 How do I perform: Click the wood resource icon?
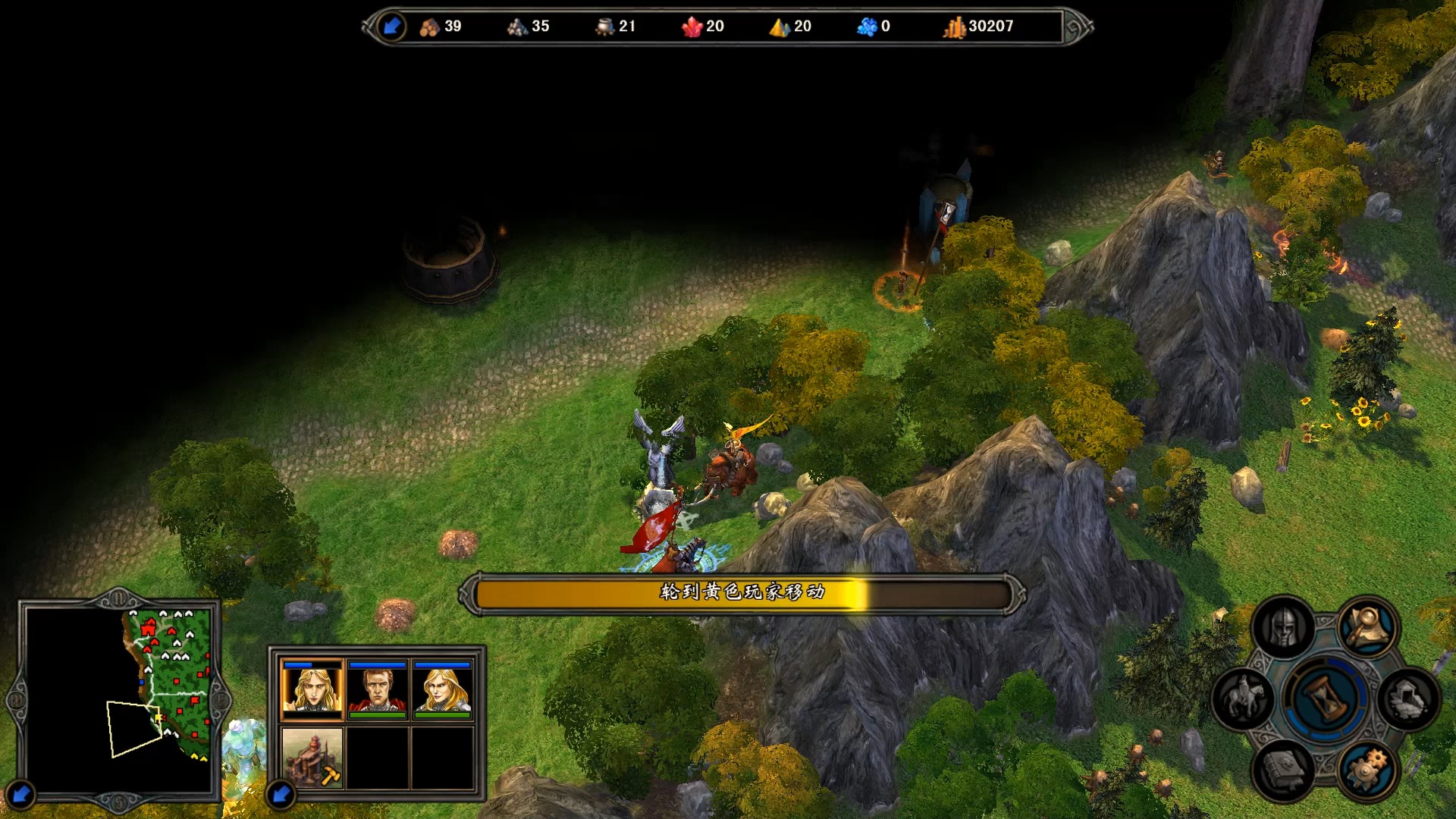(429, 27)
